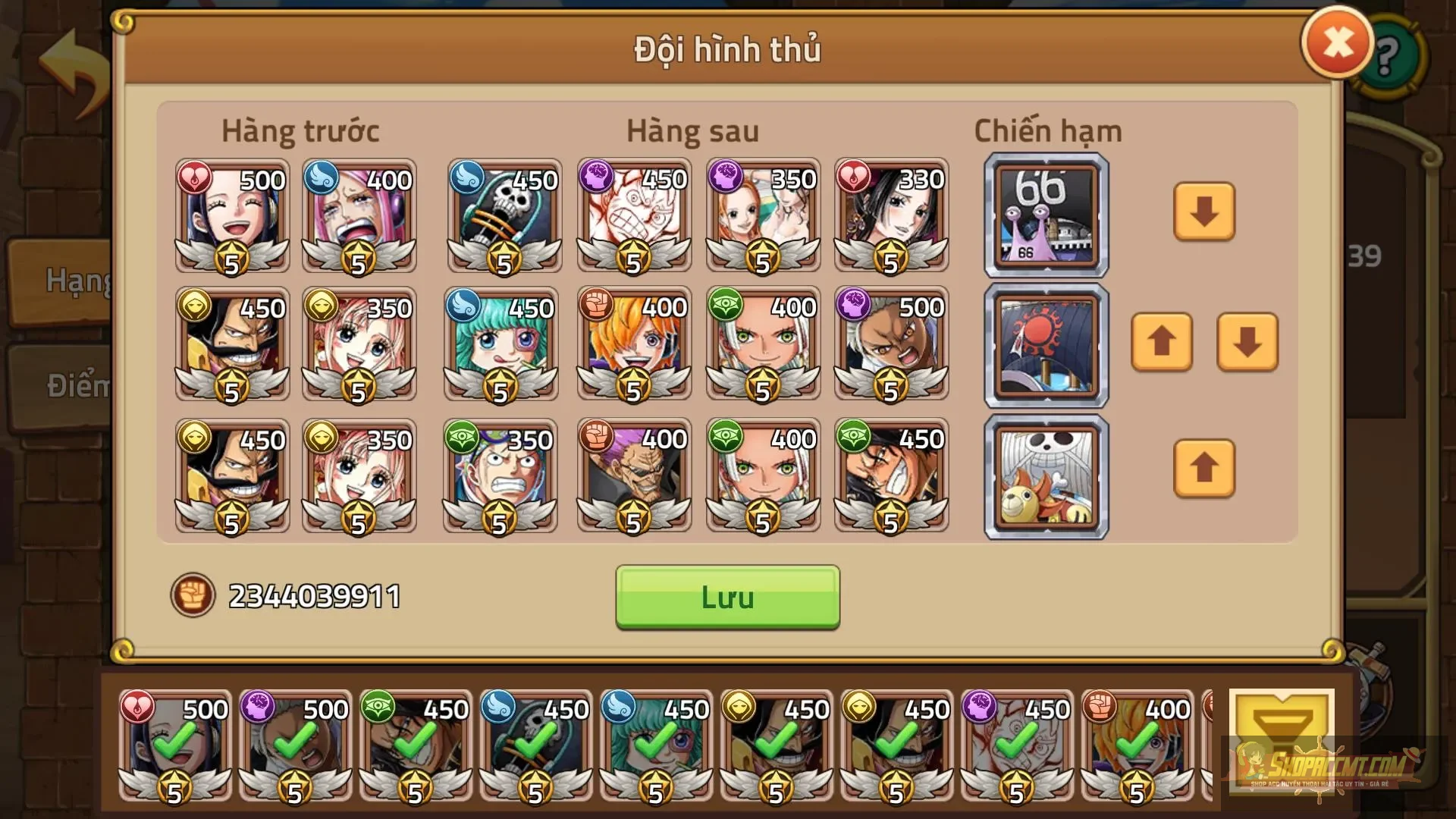Click the total power value 2344039911
Viewport: 1456px width, 819px height.
tap(313, 596)
